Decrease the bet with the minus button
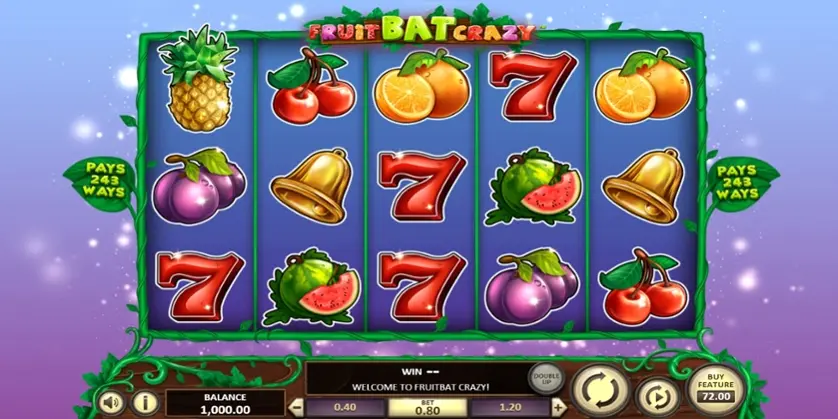 tap(297, 408)
